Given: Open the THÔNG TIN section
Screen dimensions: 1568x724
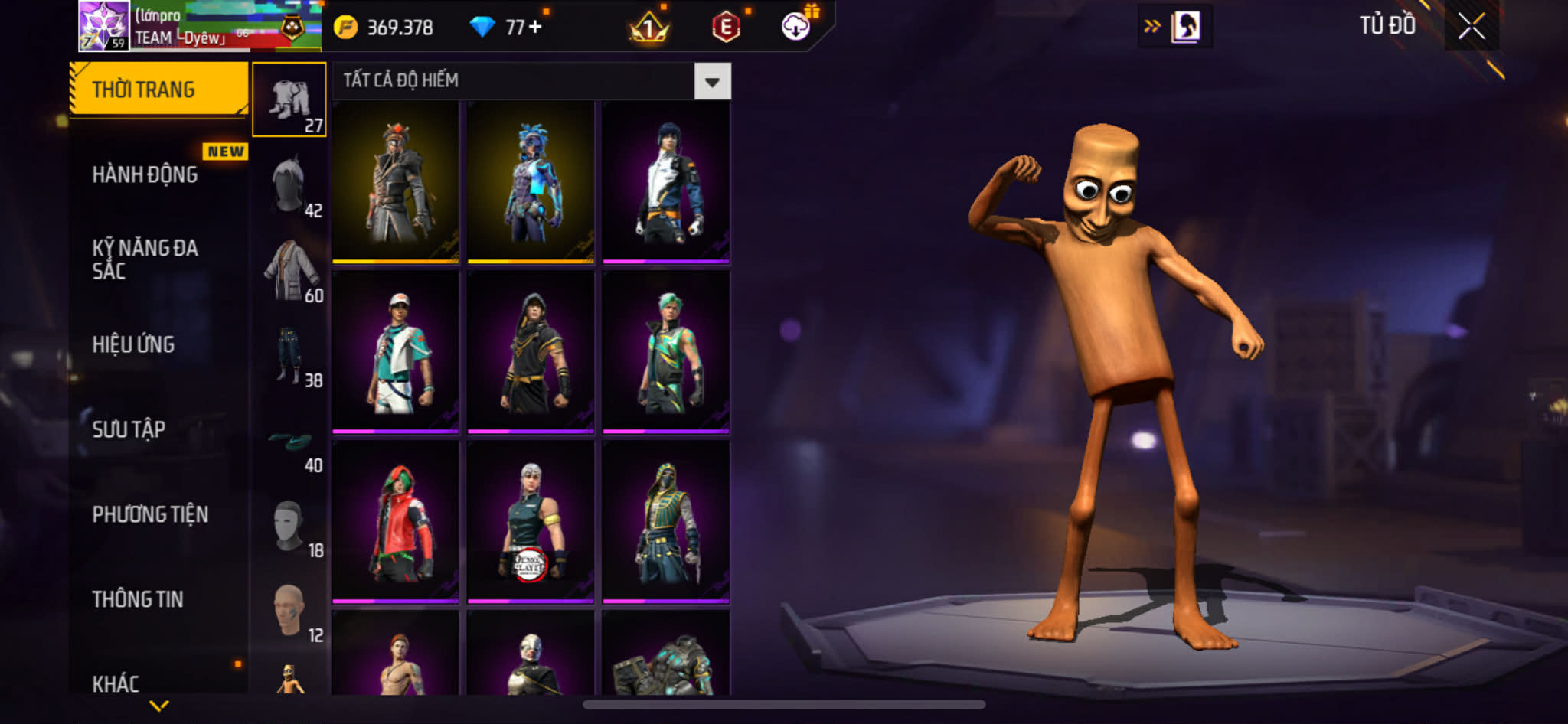Looking at the screenshot, I should [x=138, y=599].
